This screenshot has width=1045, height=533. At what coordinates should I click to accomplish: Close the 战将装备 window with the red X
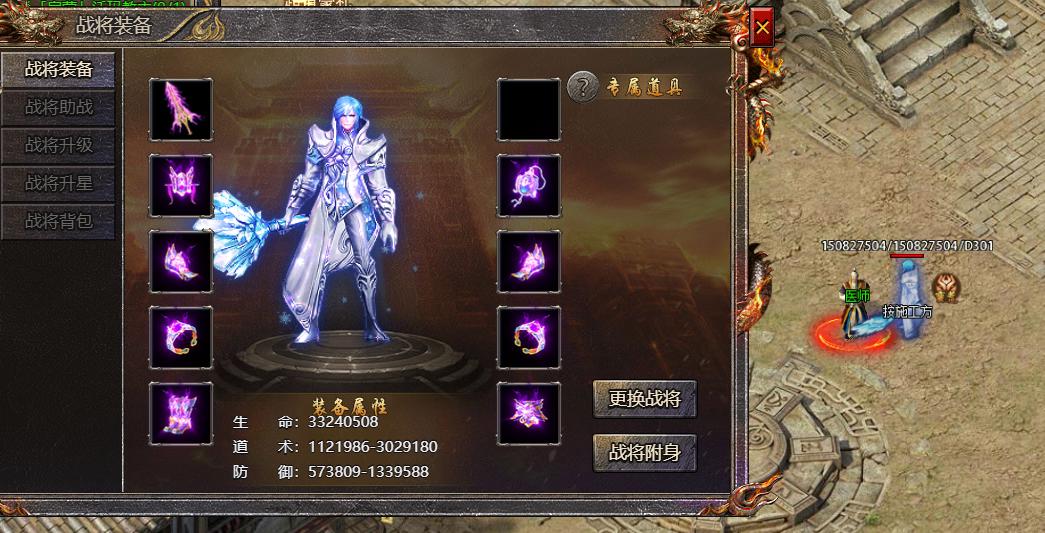(762, 29)
